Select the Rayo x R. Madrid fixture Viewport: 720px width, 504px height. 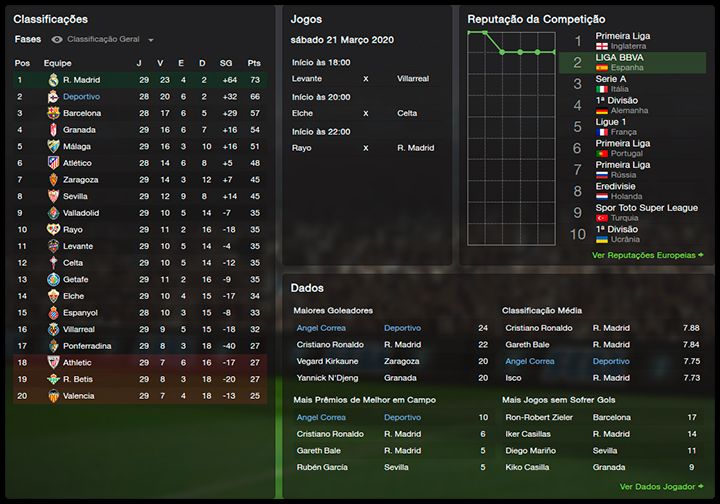click(365, 148)
